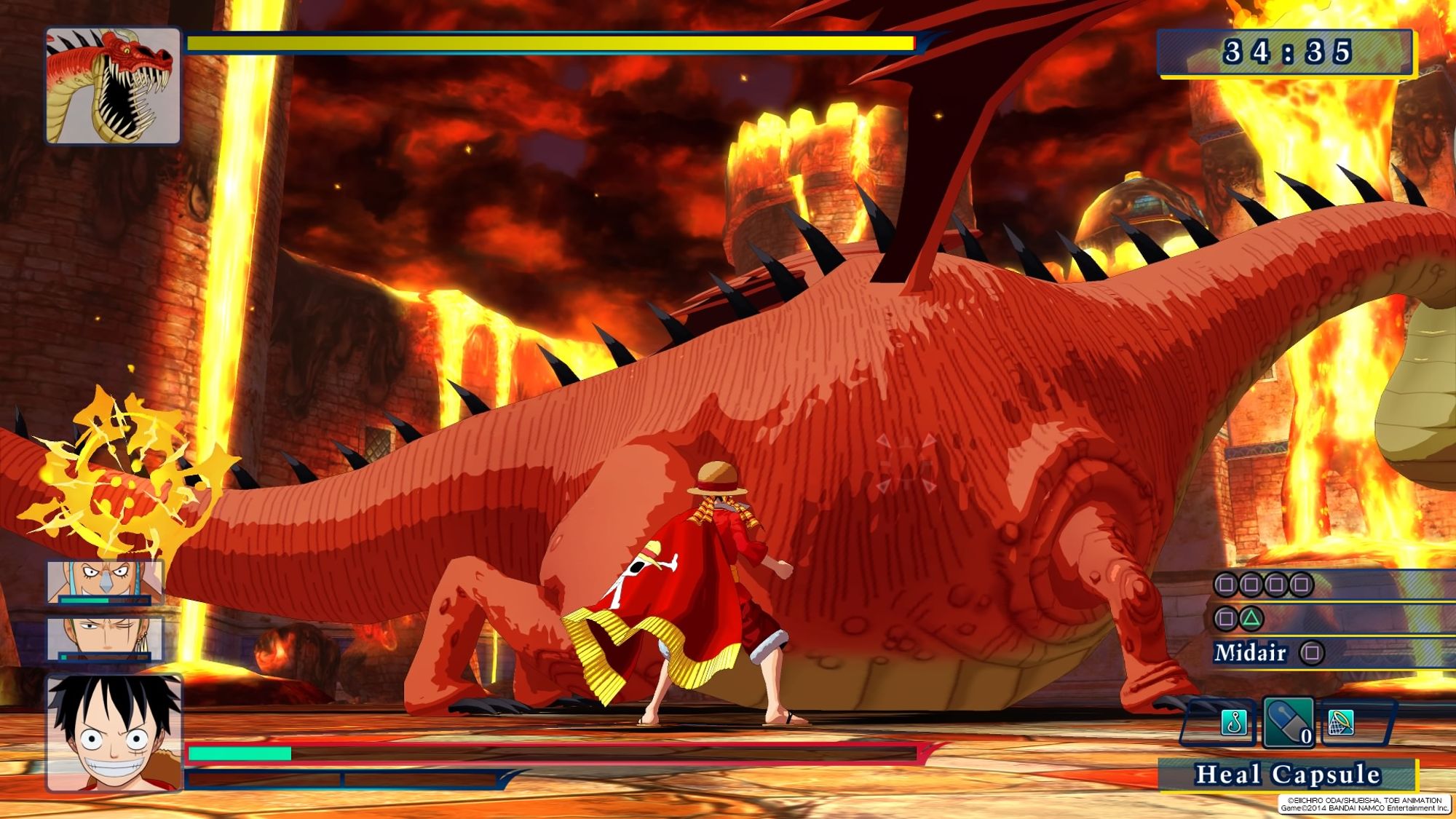Image resolution: width=1456 pixels, height=819 pixels.
Task: Choose the fishing hook item icon
Action: 1233,723
